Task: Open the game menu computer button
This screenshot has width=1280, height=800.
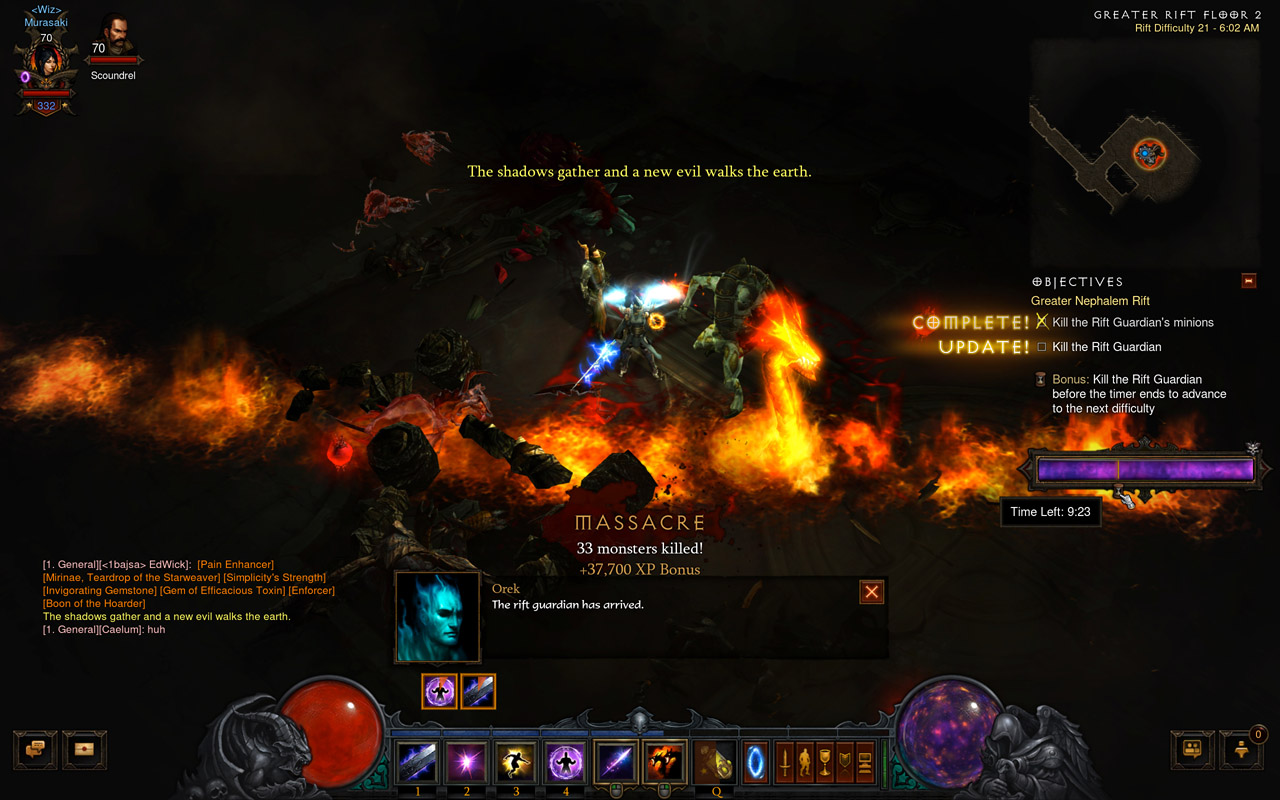Action: [x=865, y=763]
